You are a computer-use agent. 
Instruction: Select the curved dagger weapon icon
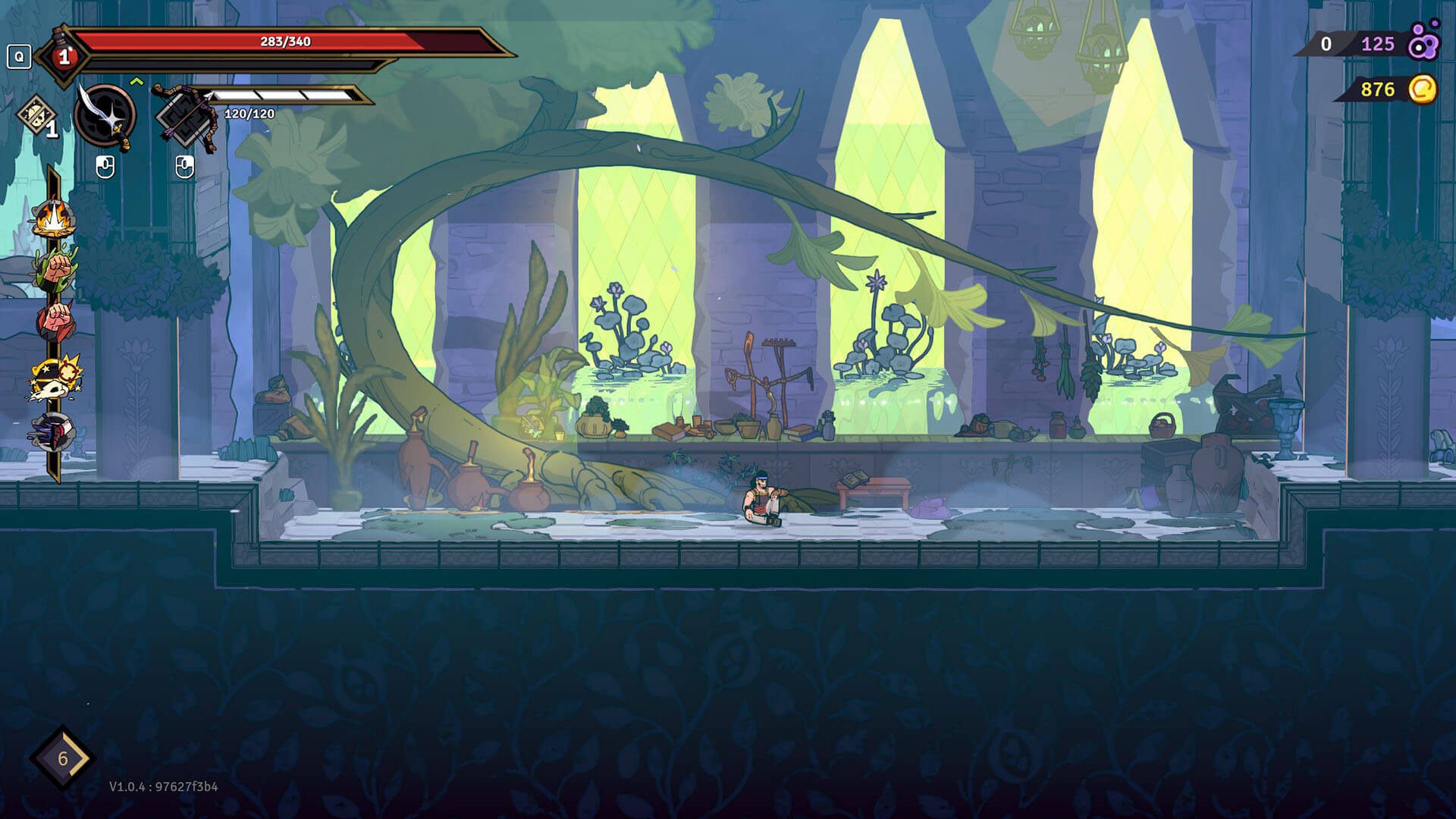pyautogui.click(x=106, y=116)
